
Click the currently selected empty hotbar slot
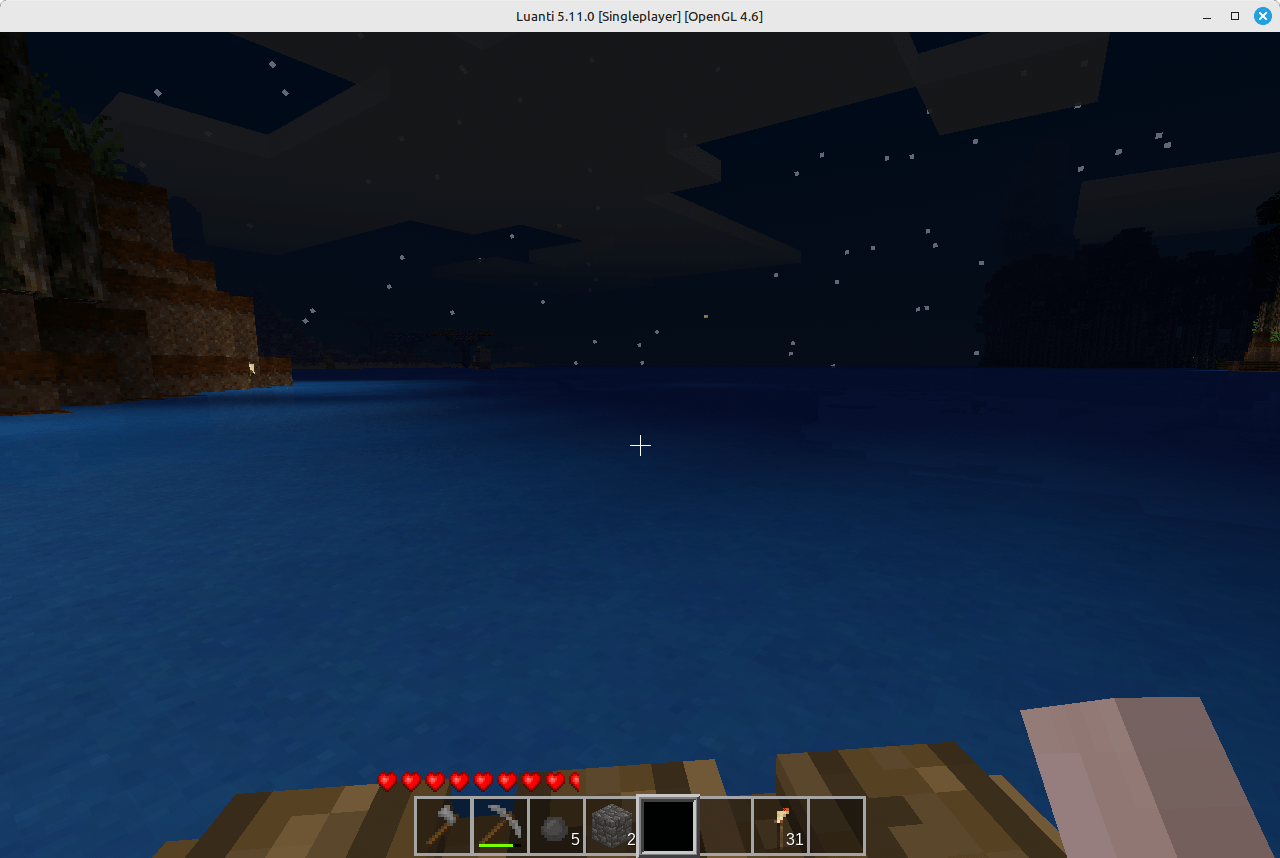click(x=668, y=824)
